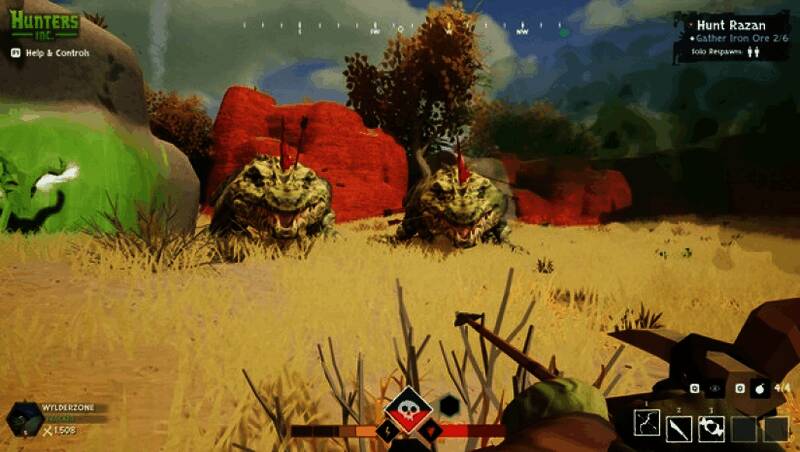
Task: Click the eye visibility icon
Action: click(x=715, y=387)
